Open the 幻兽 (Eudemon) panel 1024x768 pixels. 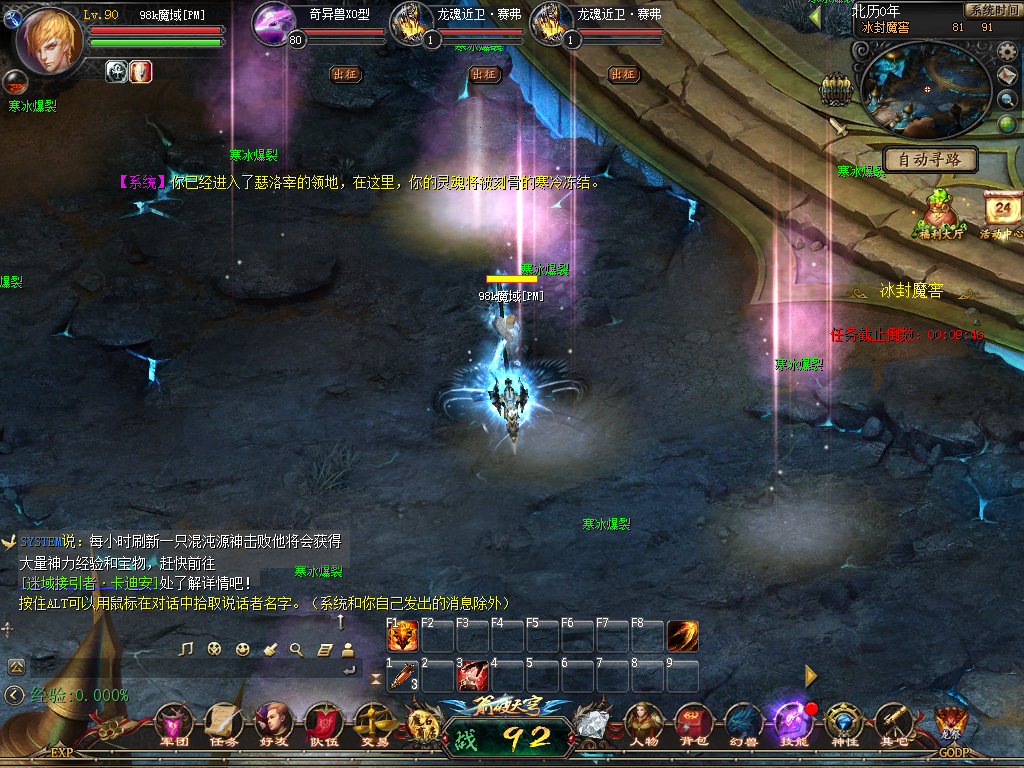tap(743, 722)
